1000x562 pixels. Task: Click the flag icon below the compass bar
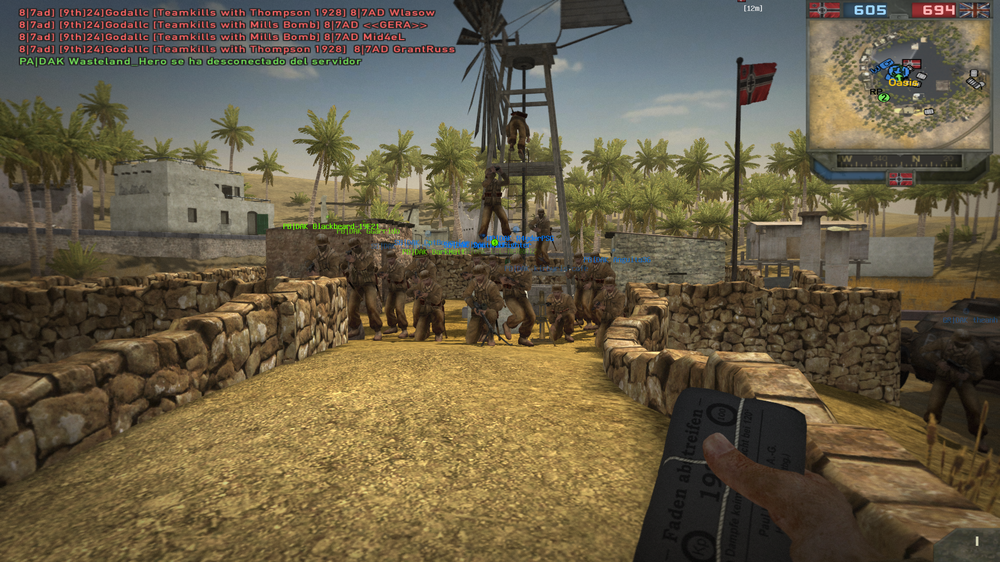[x=900, y=179]
